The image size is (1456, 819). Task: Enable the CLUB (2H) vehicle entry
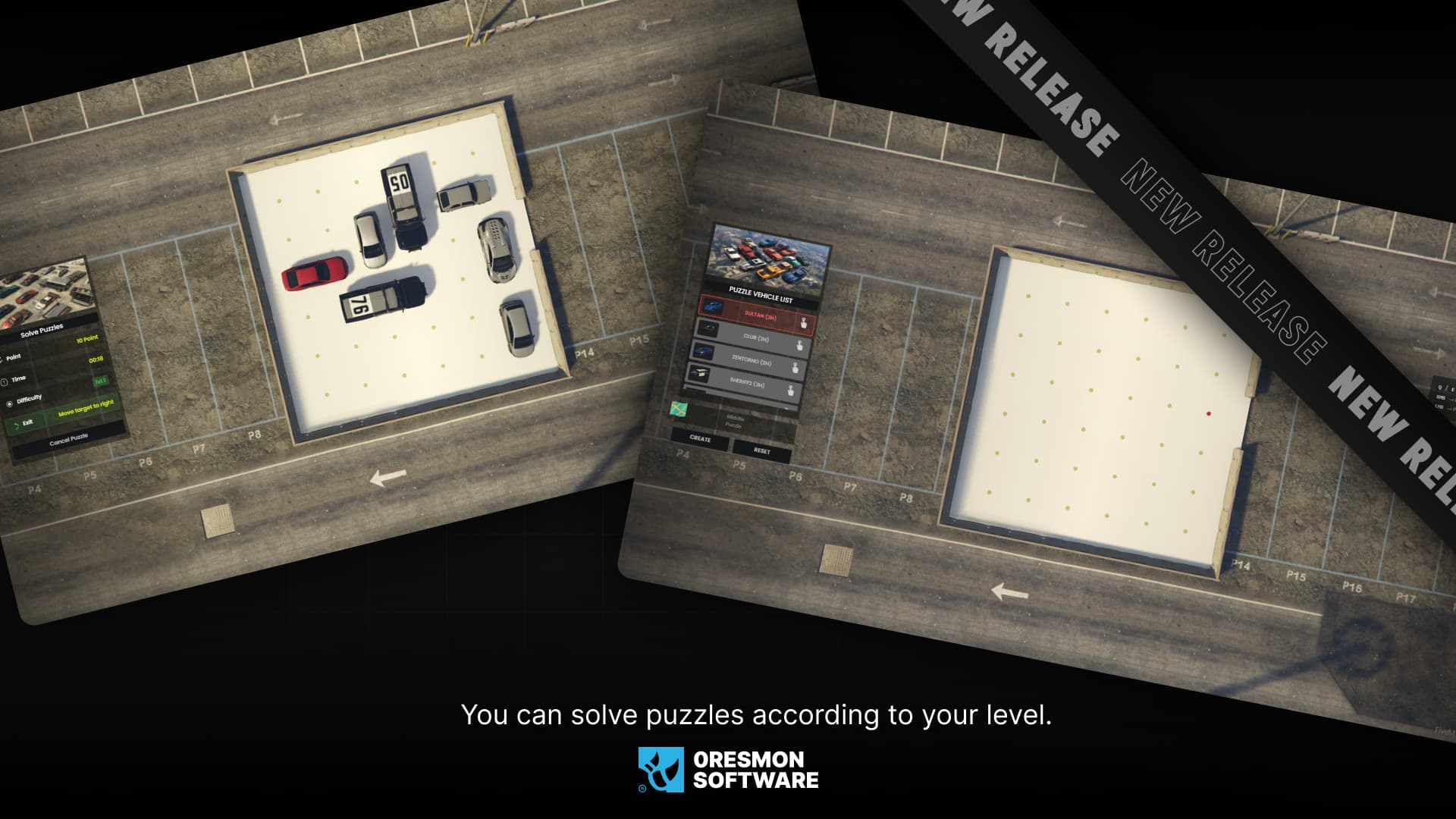[756, 338]
